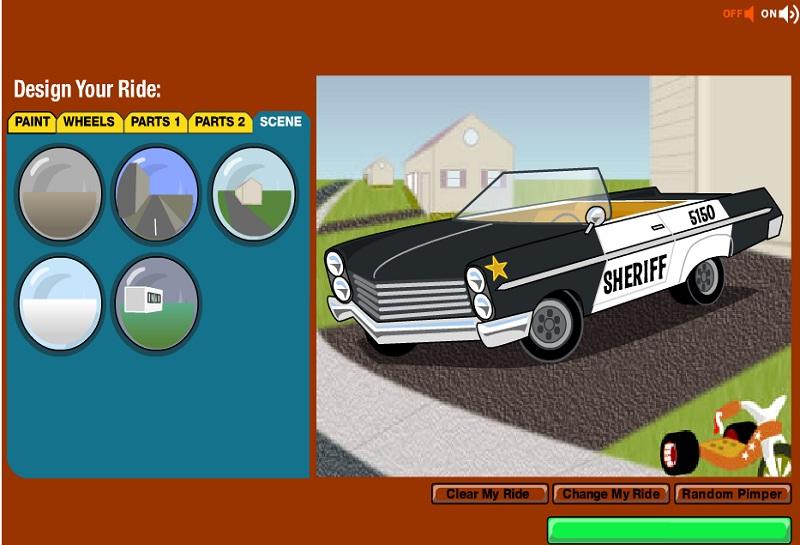Switch to the Paint tab

[x=33, y=122]
